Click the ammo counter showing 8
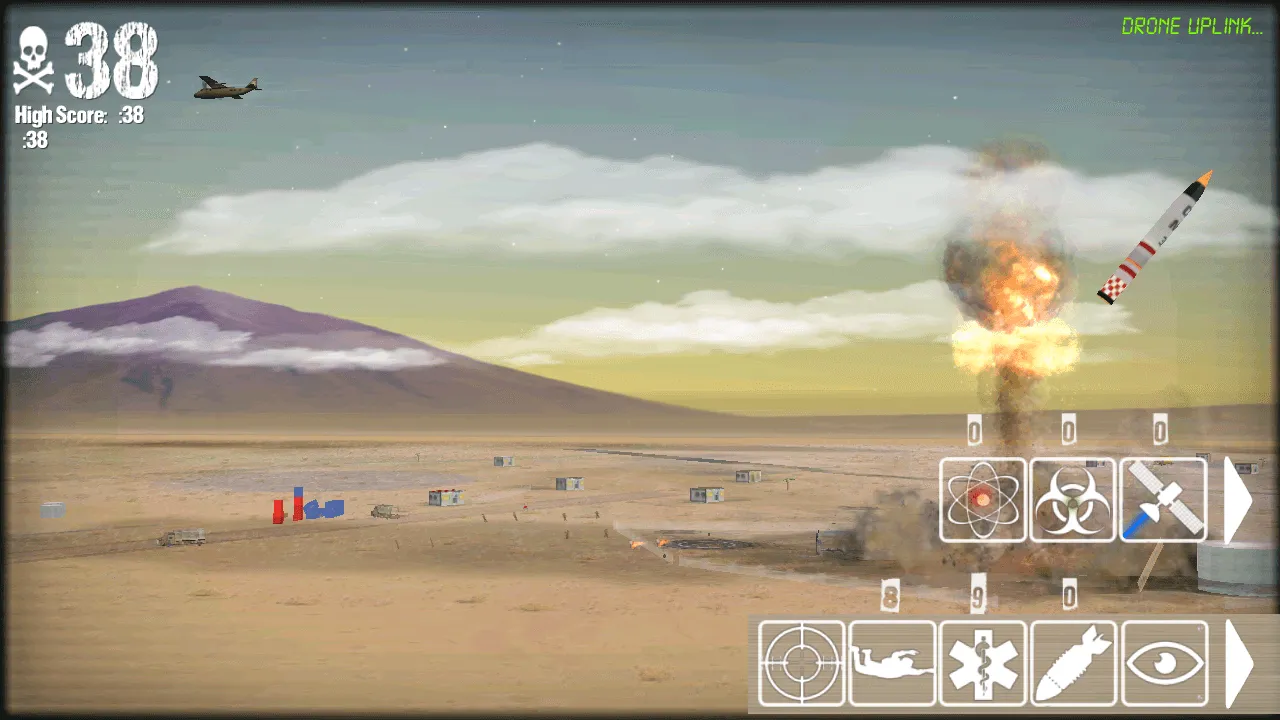The width and height of the screenshot is (1280, 720). (892, 597)
